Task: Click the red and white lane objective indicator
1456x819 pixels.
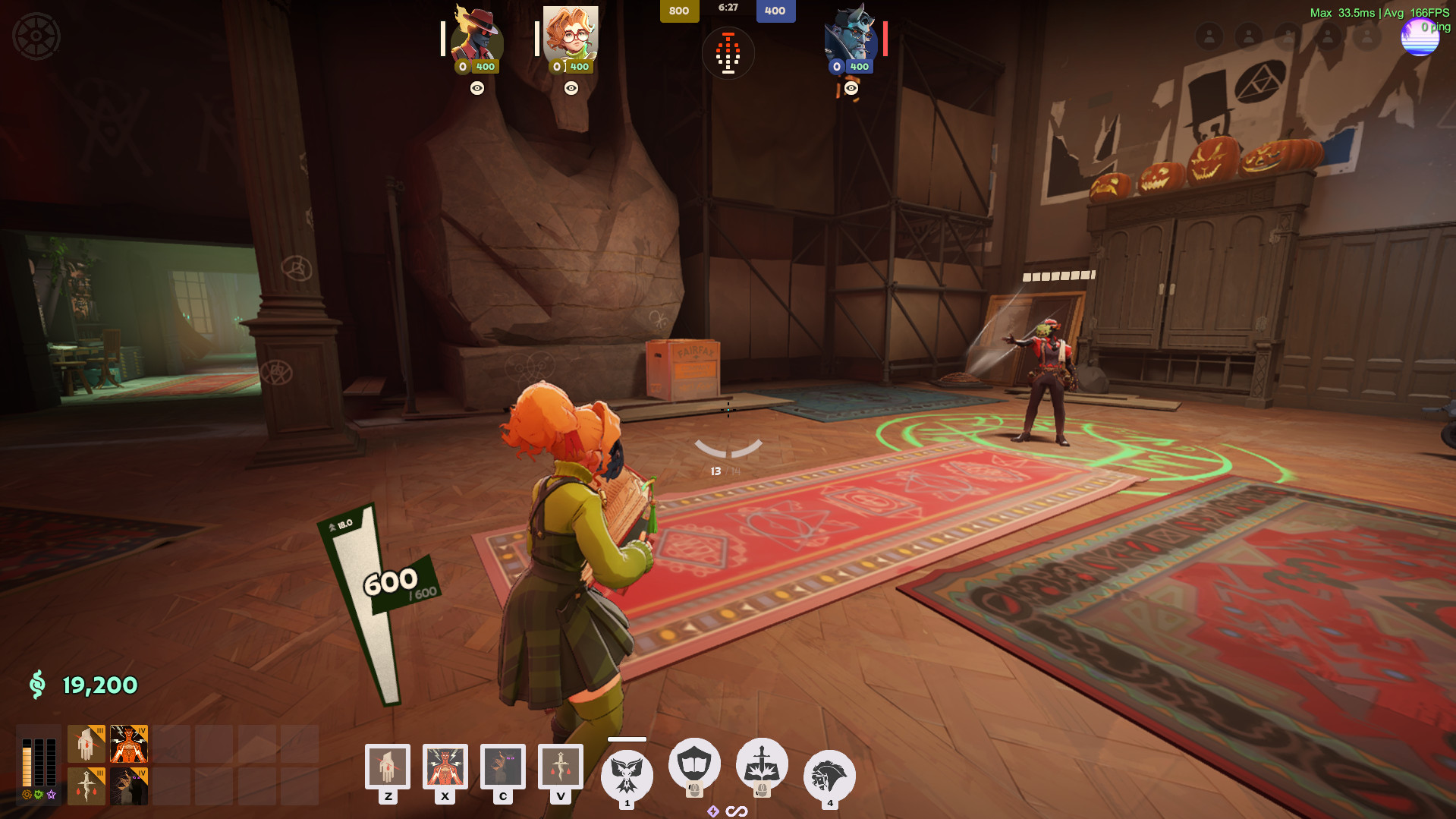Action: (728, 54)
